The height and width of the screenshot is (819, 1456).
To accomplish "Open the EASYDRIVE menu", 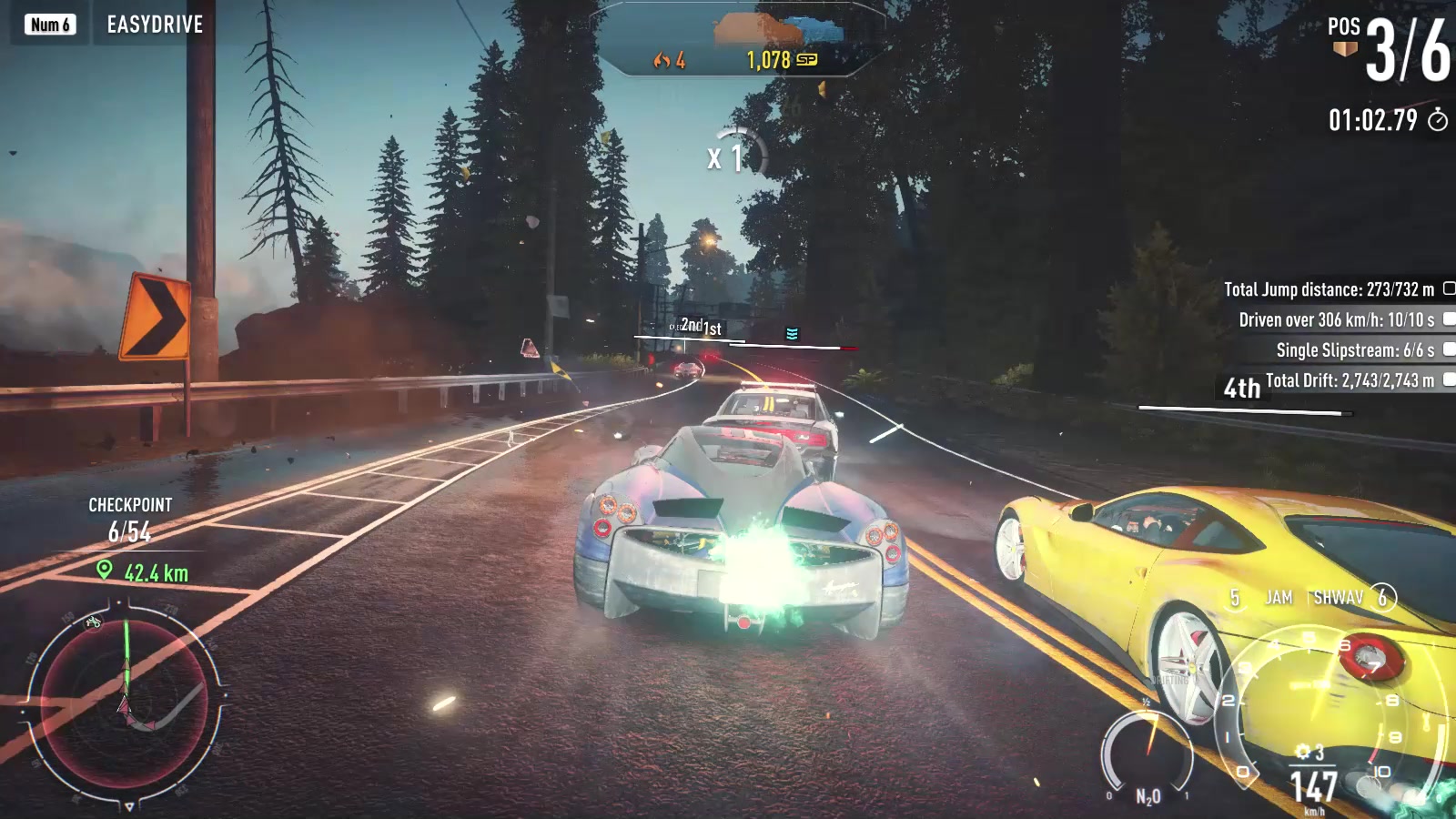I will click(155, 25).
